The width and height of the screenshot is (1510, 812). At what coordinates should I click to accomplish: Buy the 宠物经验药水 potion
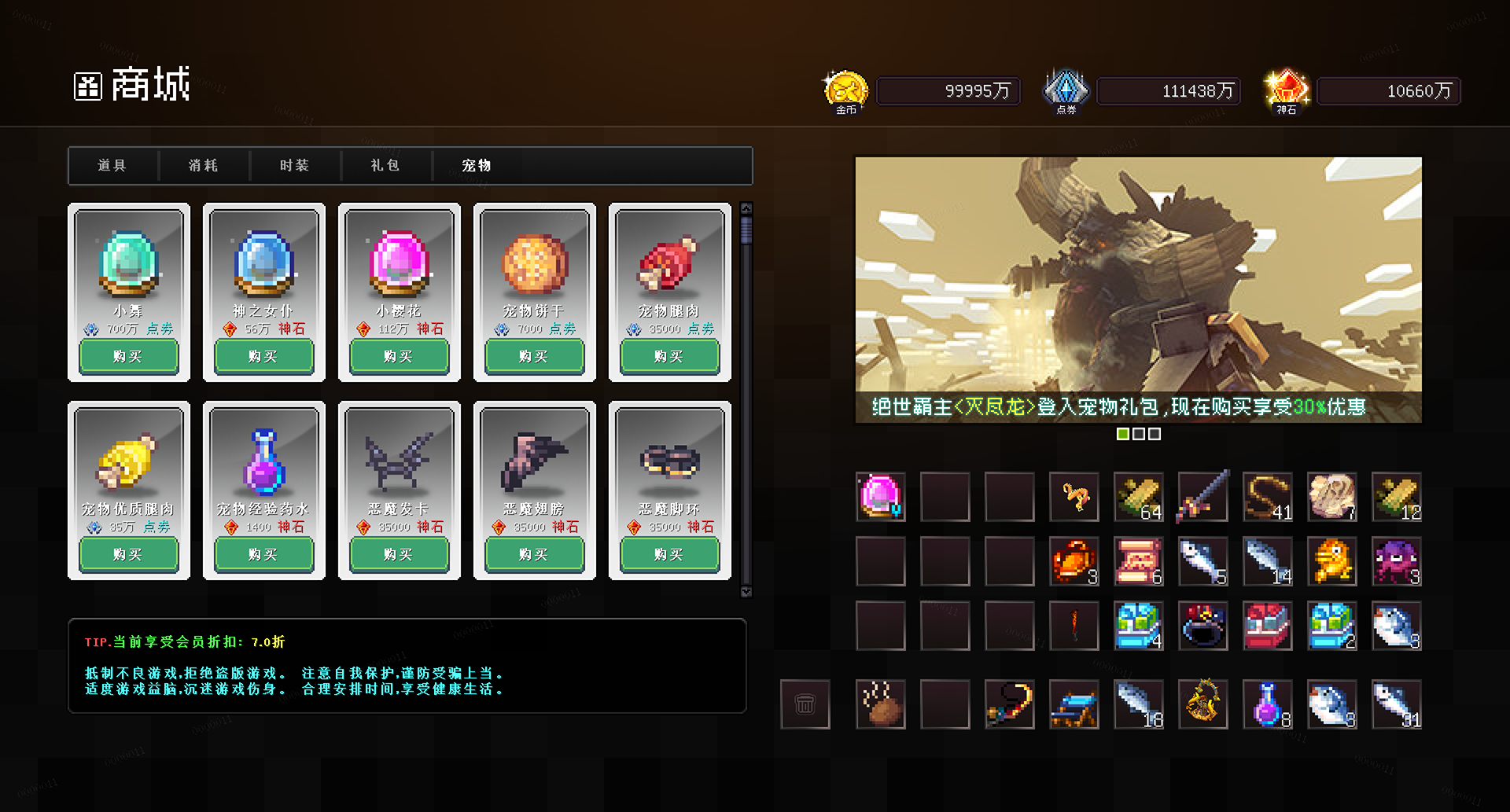tap(263, 555)
